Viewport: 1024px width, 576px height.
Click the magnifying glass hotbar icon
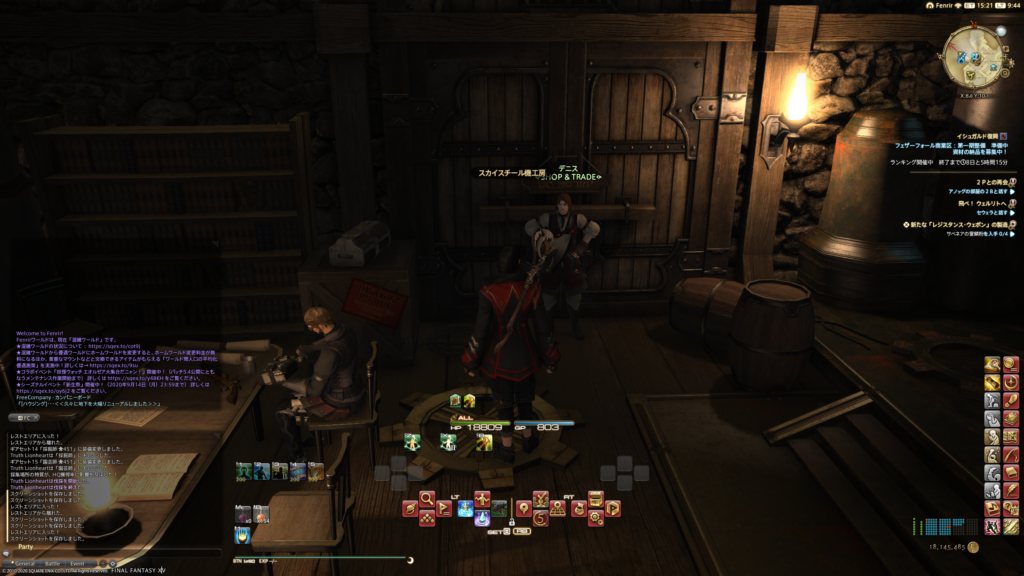pos(427,497)
